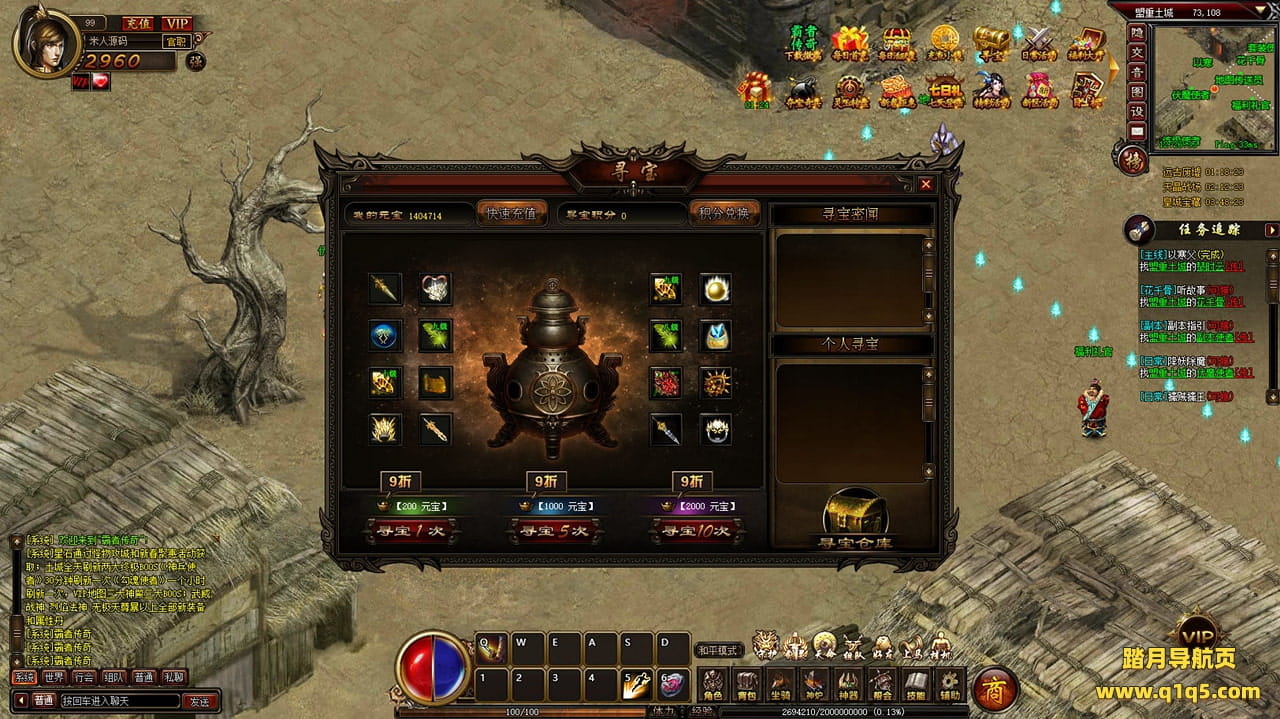
Task: Close the 寻宝 treasure hunt window
Action: 926,184
